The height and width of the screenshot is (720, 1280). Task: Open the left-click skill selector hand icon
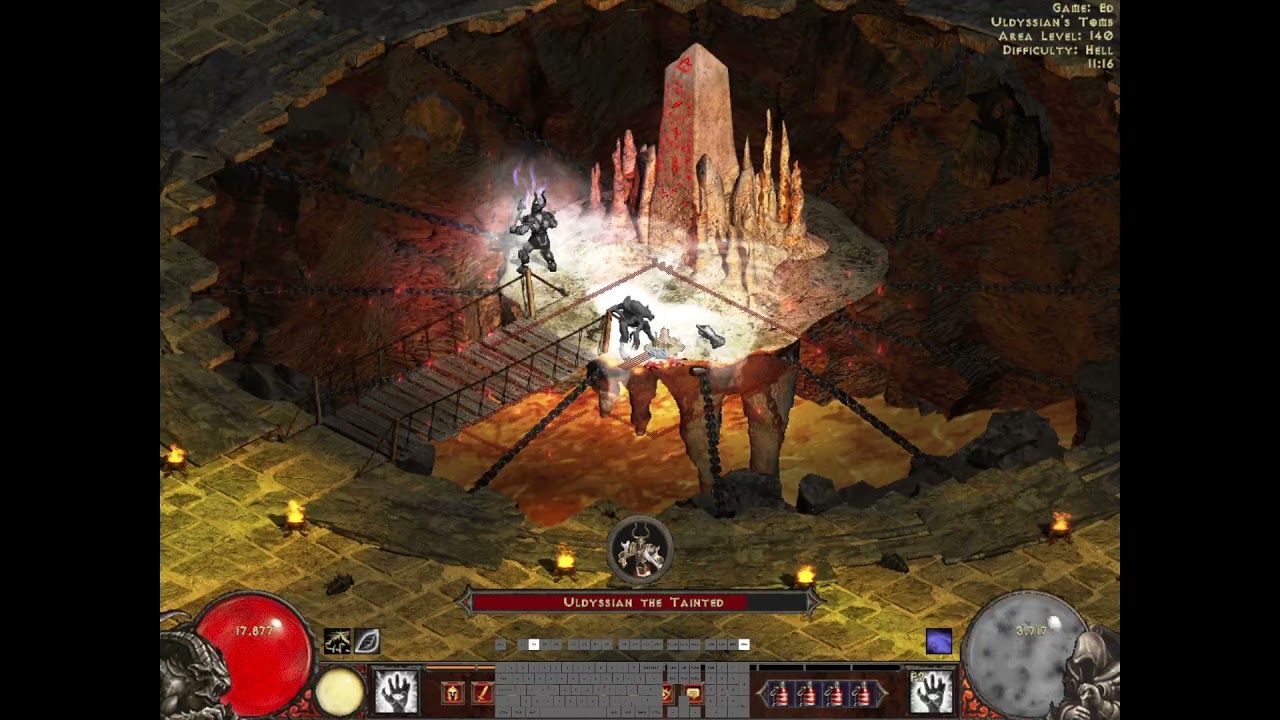pos(396,692)
